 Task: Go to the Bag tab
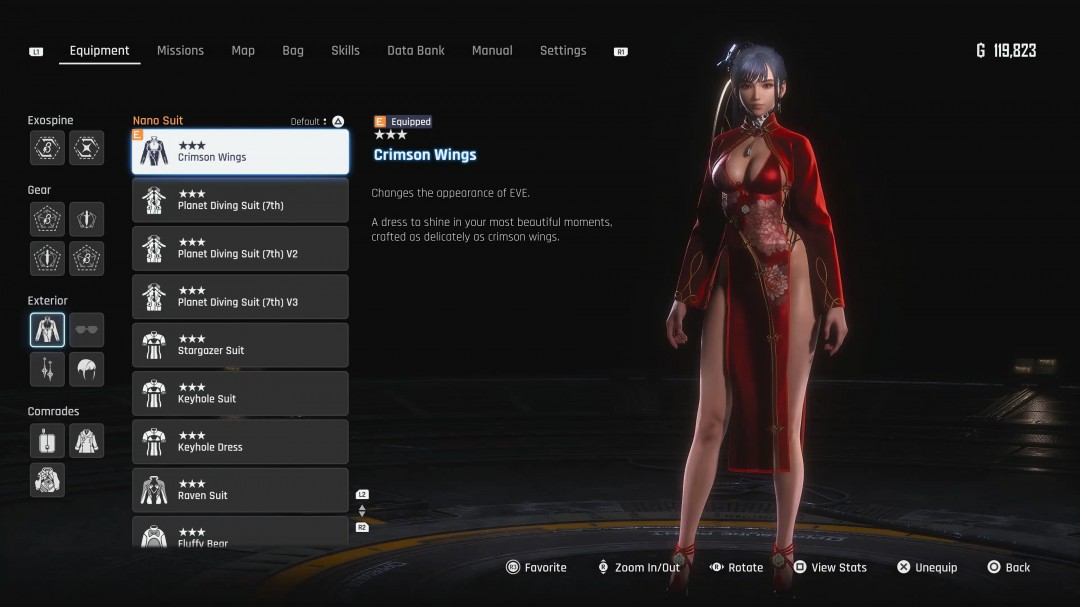(x=293, y=51)
